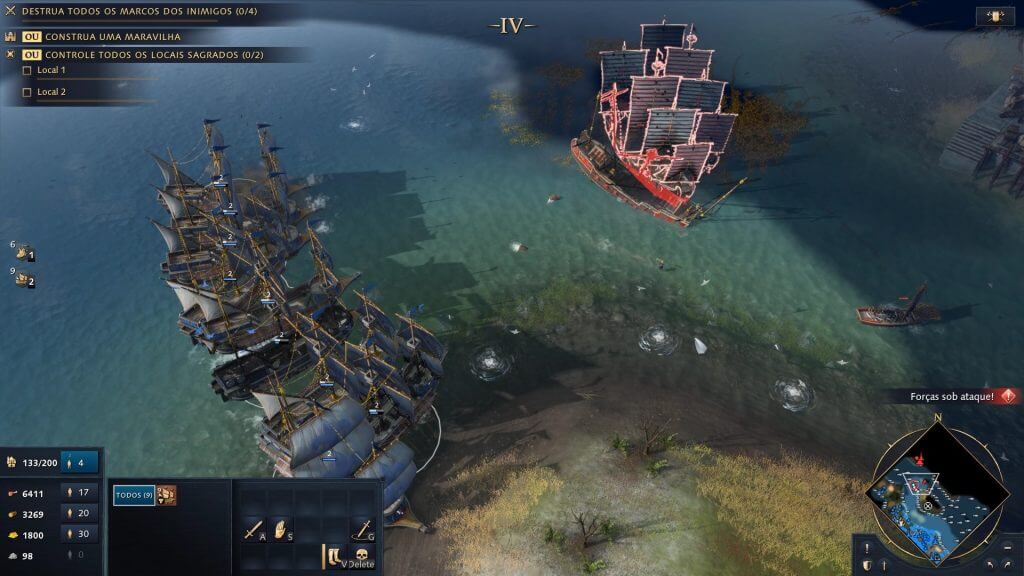
Task: Click the skull Delete unit button
Action: coord(362,557)
